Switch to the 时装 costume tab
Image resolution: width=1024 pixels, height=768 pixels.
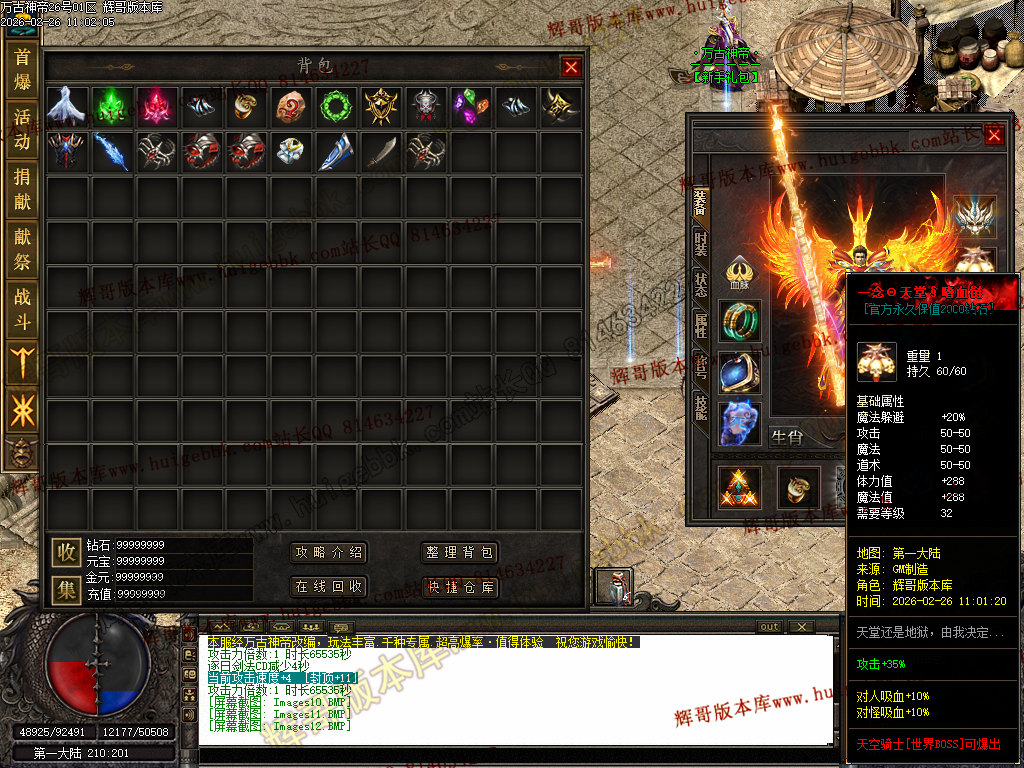pos(700,242)
